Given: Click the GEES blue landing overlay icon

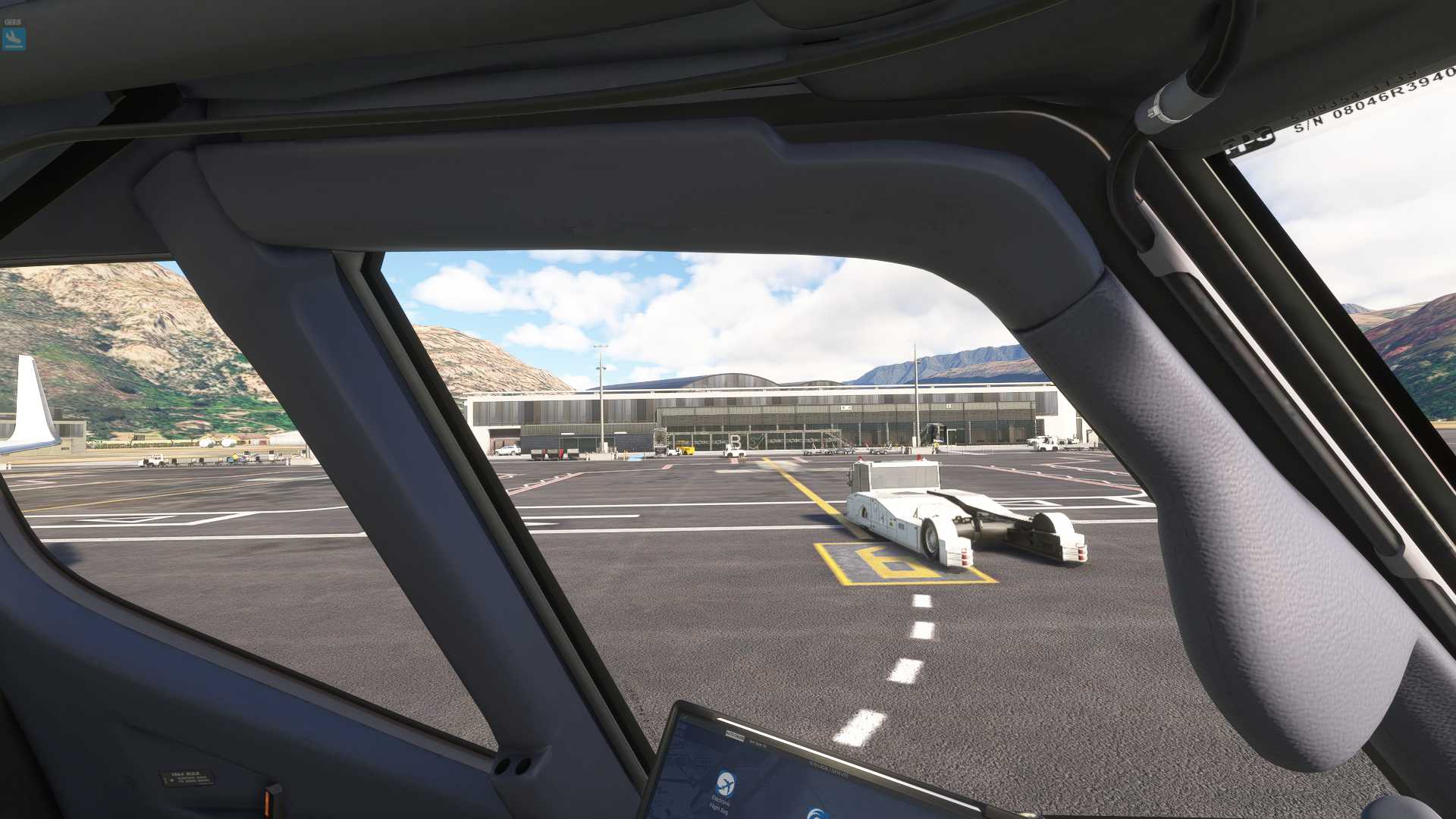Looking at the screenshot, I should pos(14,38).
